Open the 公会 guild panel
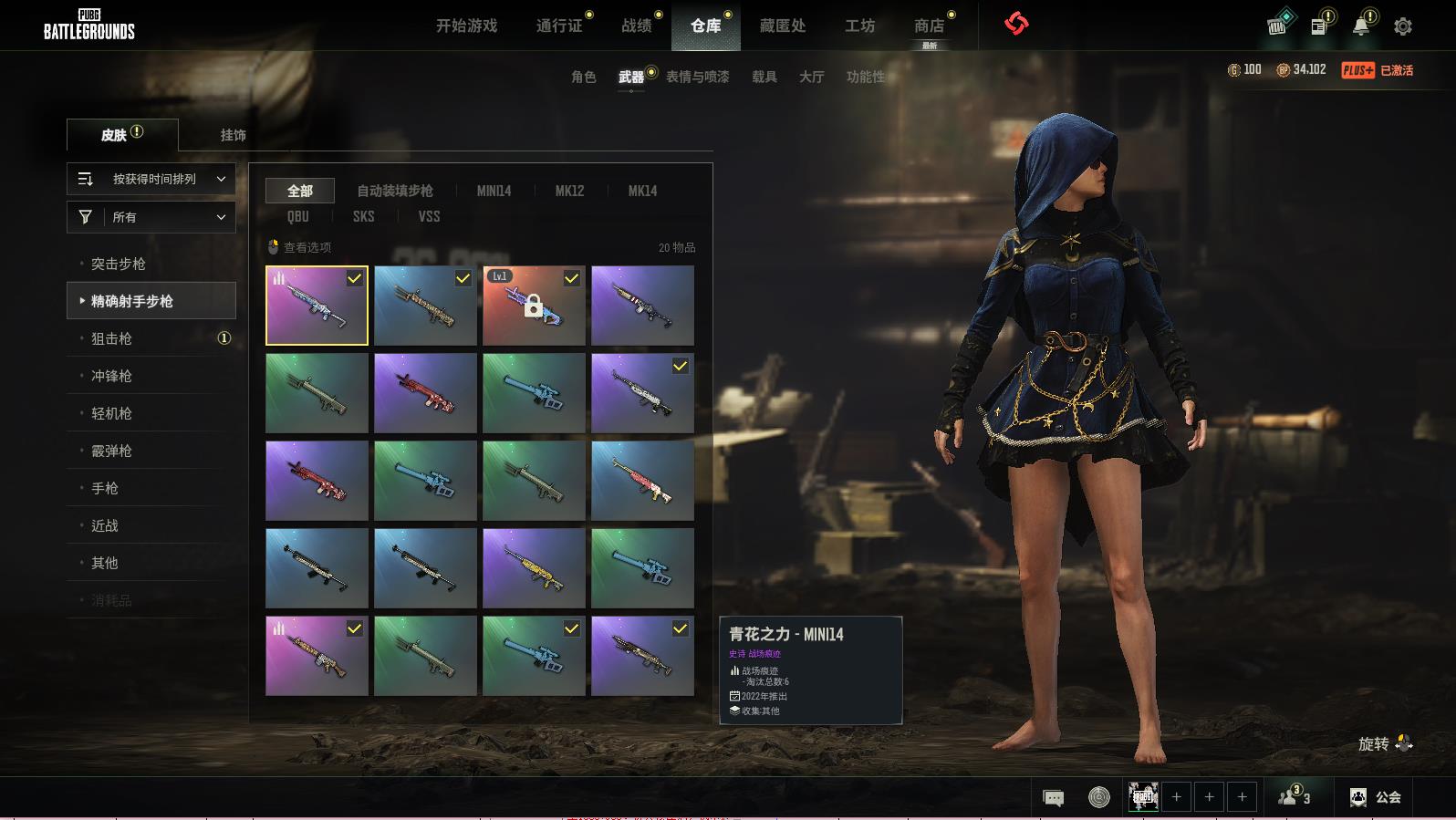Viewport: 1456px width, 820px height. [1376, 797]
